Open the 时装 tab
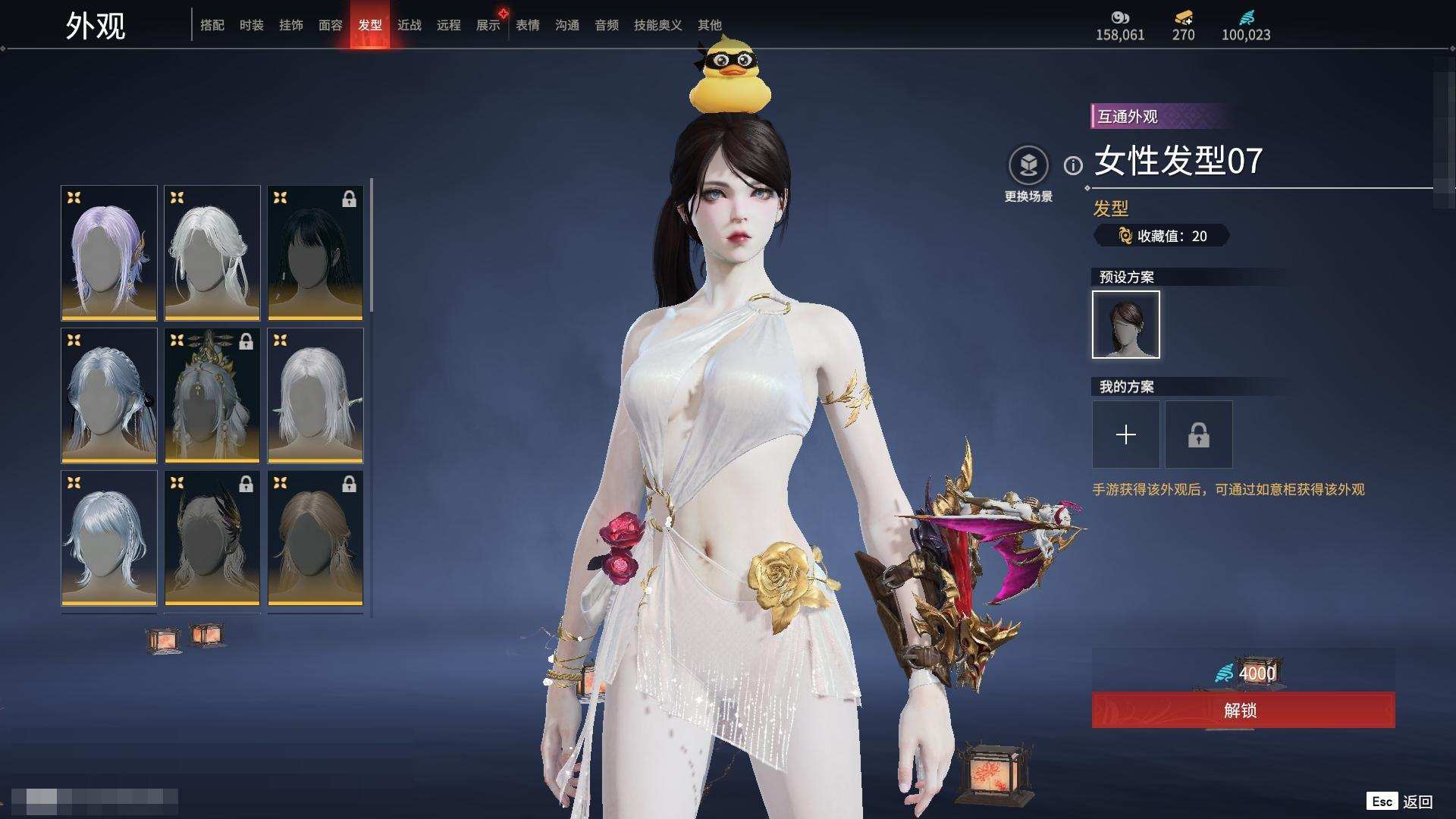1456x819 pixels. point(251,25)
